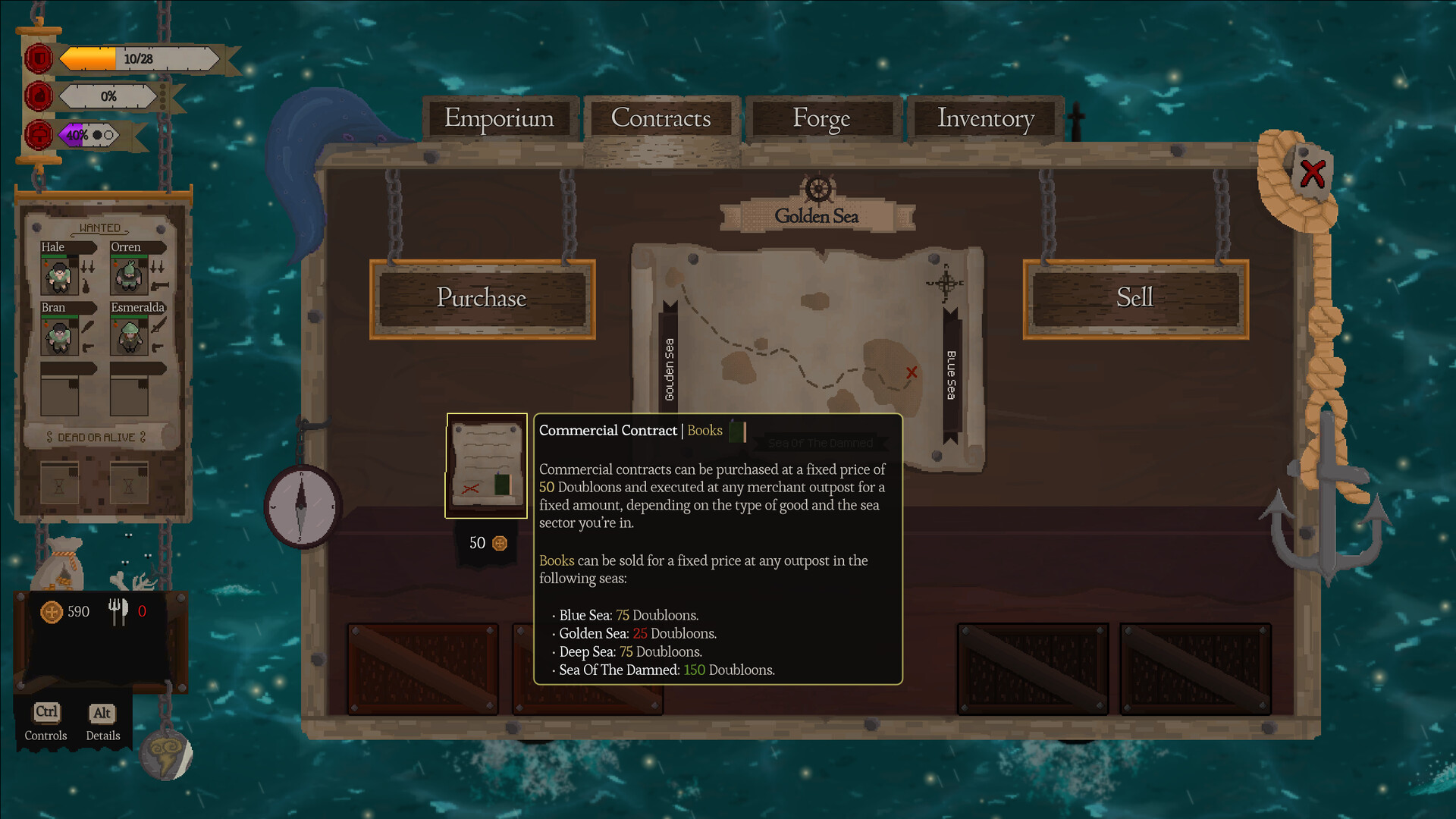This screenshot has width=1456, height=819.
Task: Go to the Forge tab
Action: (x=821, y=118)
